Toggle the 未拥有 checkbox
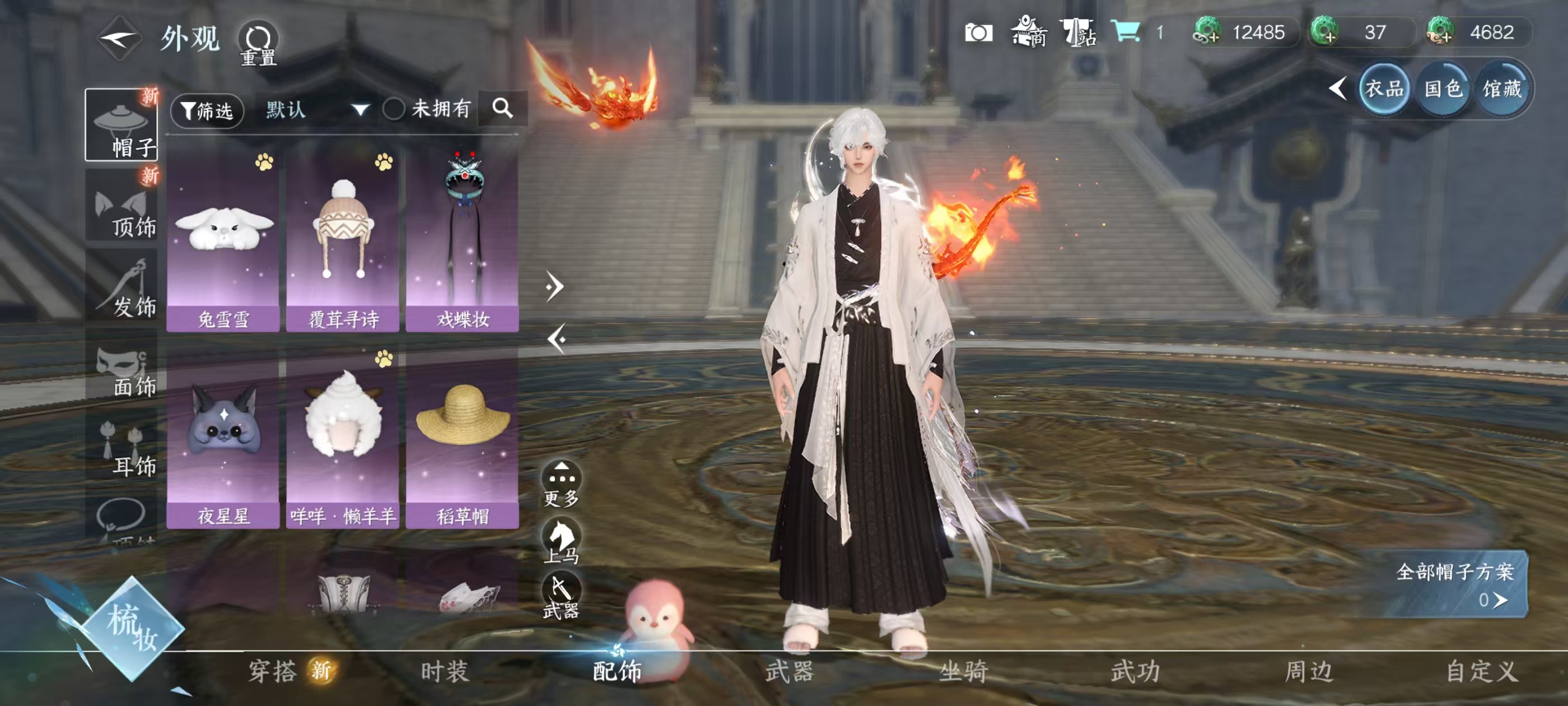Image resolution: width=1568 pixels, height=706 pixels. pos(394,109)
